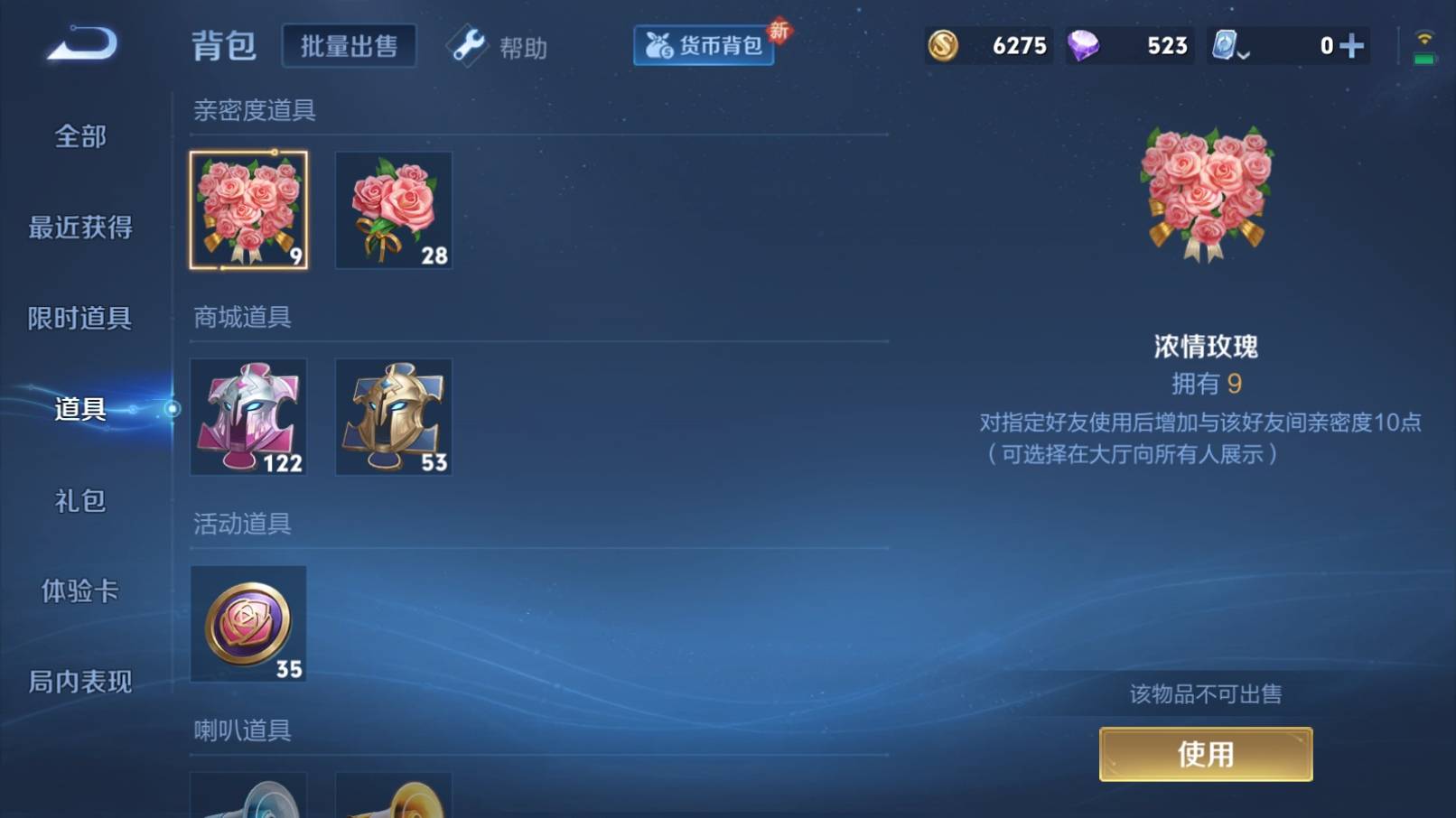Select the single rose item with count 28
The width and height of the screenshot is (1456, 818).
click(393, 209)
